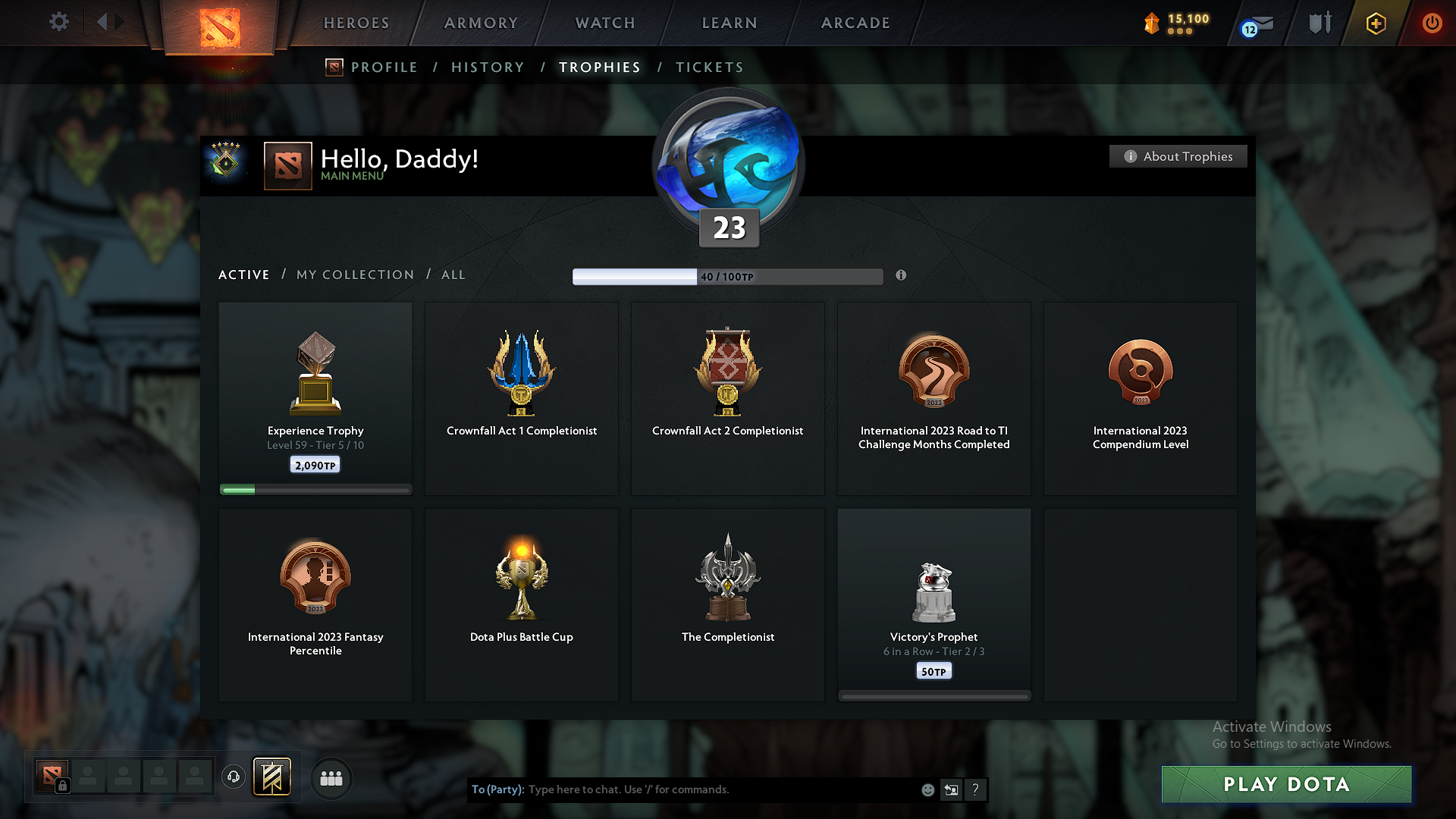Open the settings gear

(58, 22)
